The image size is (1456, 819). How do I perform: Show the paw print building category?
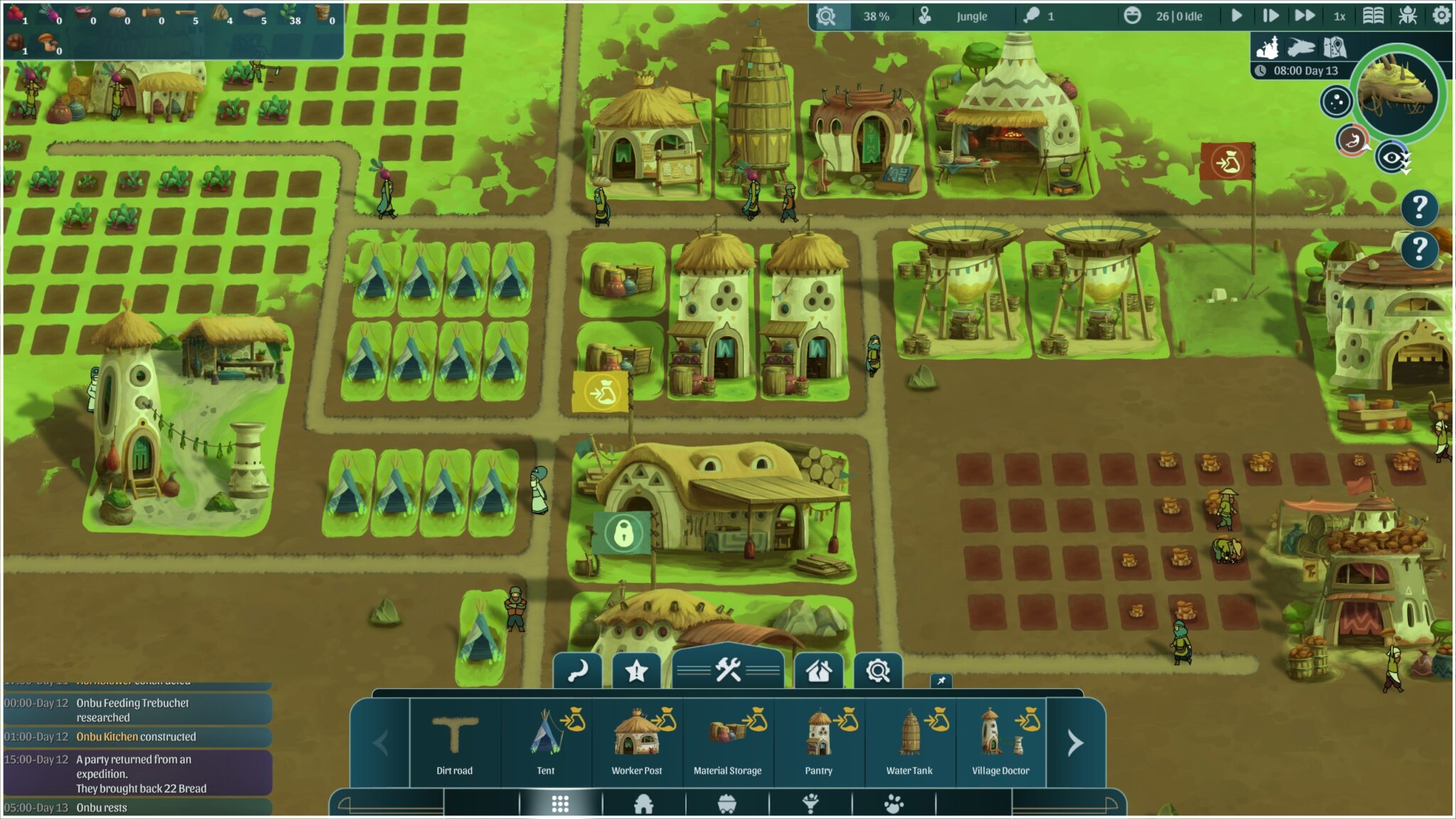pyautogui.click(x=894, y=804)
